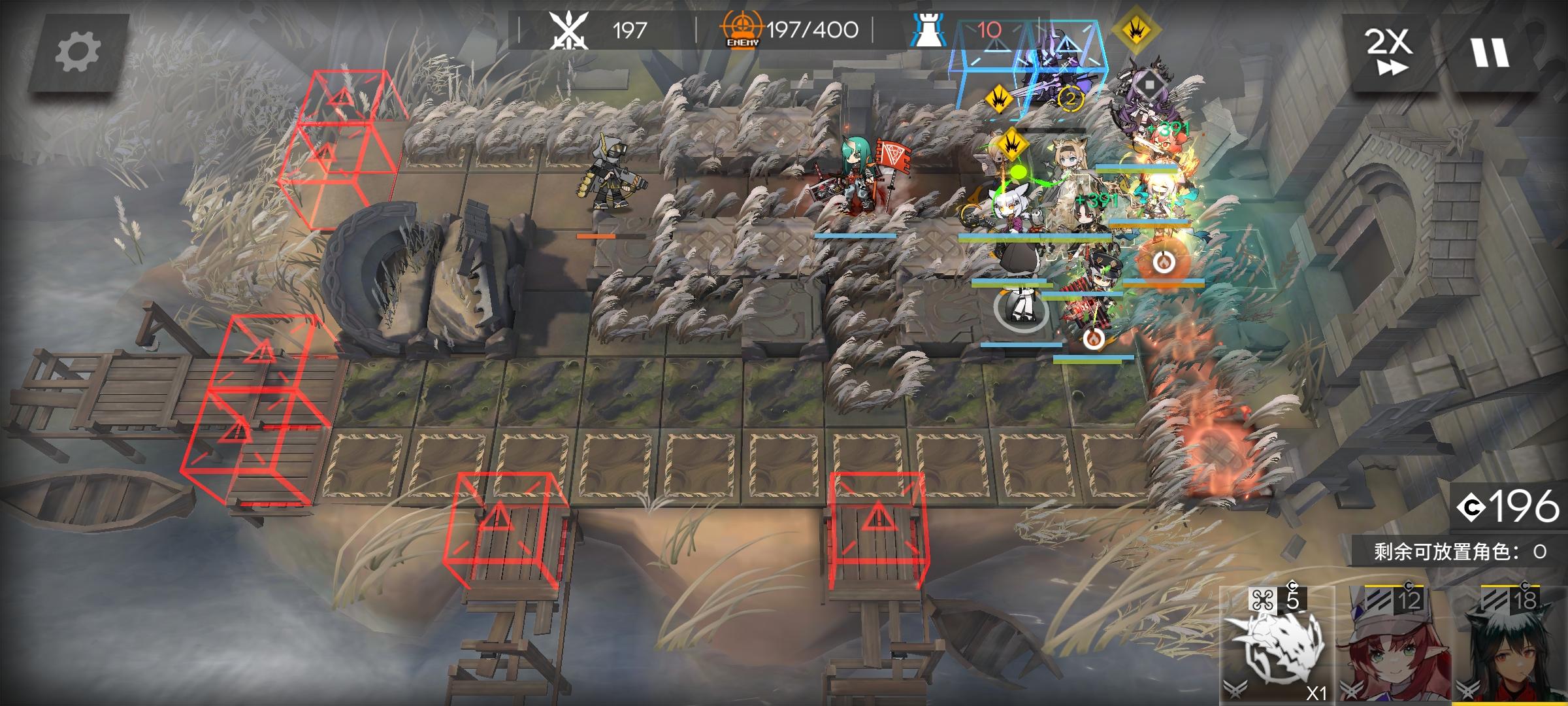Click the kill count crossed-swords icon
This screenshot has width=1568, height=706.
click(x=566, y=28)
